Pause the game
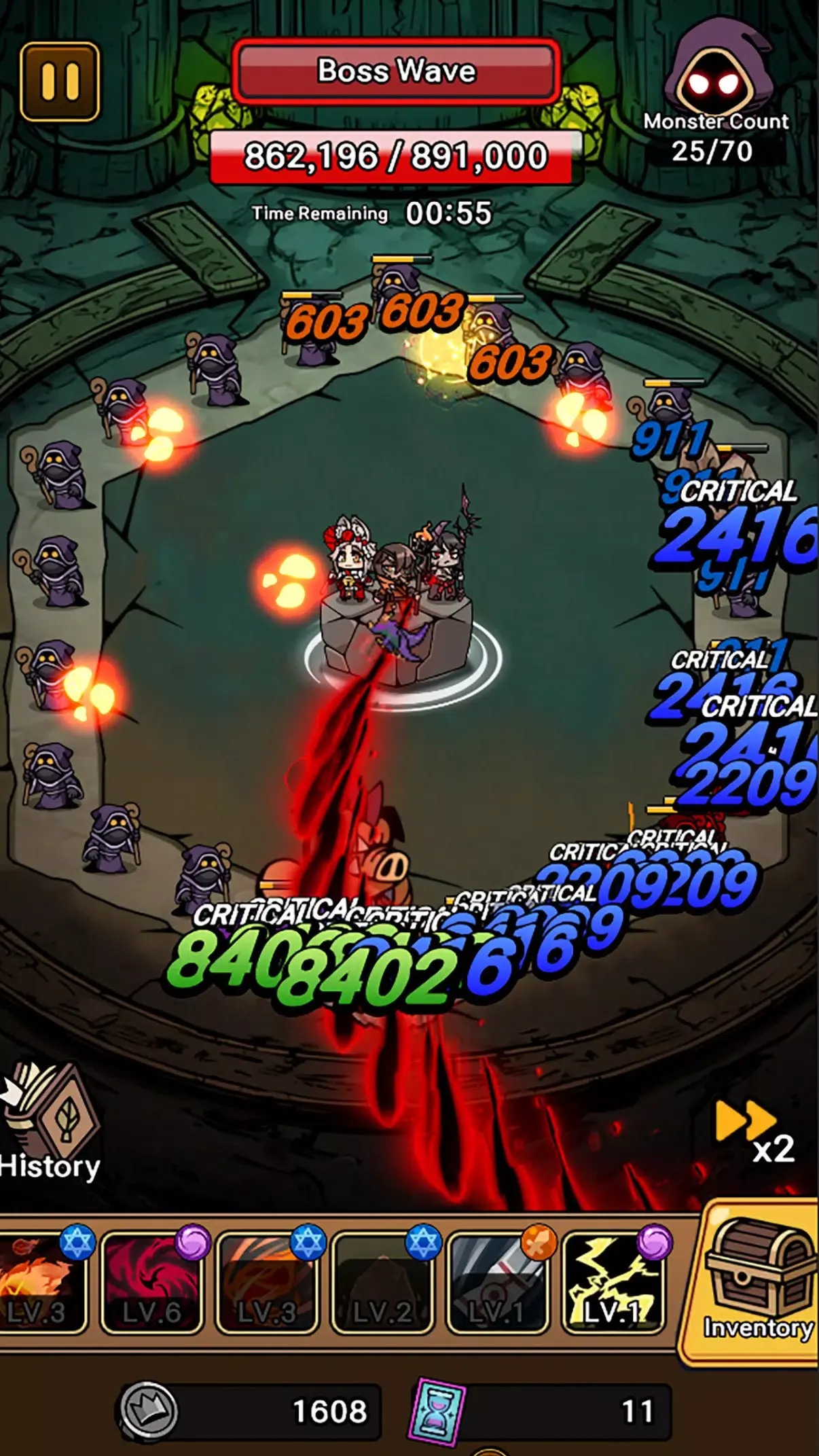 coord(60,82)
